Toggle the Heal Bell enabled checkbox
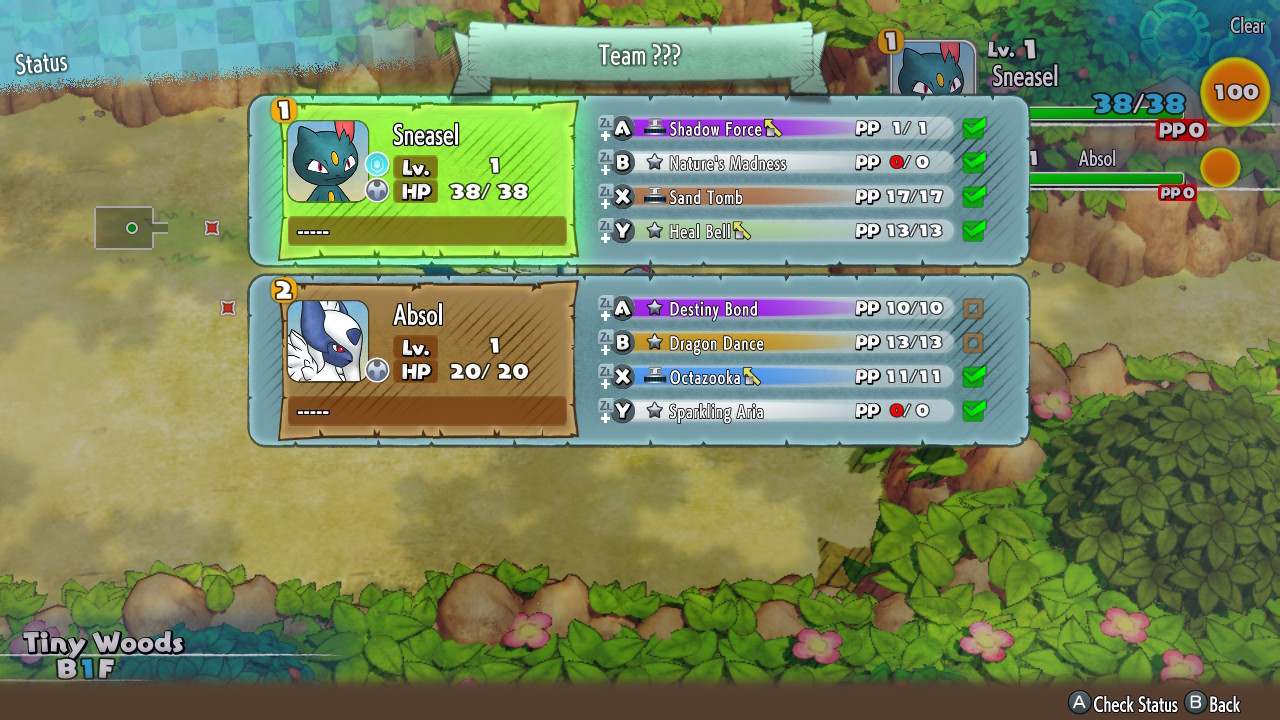This screenshot has width=1280, height=720. click(x=973, y=230)
